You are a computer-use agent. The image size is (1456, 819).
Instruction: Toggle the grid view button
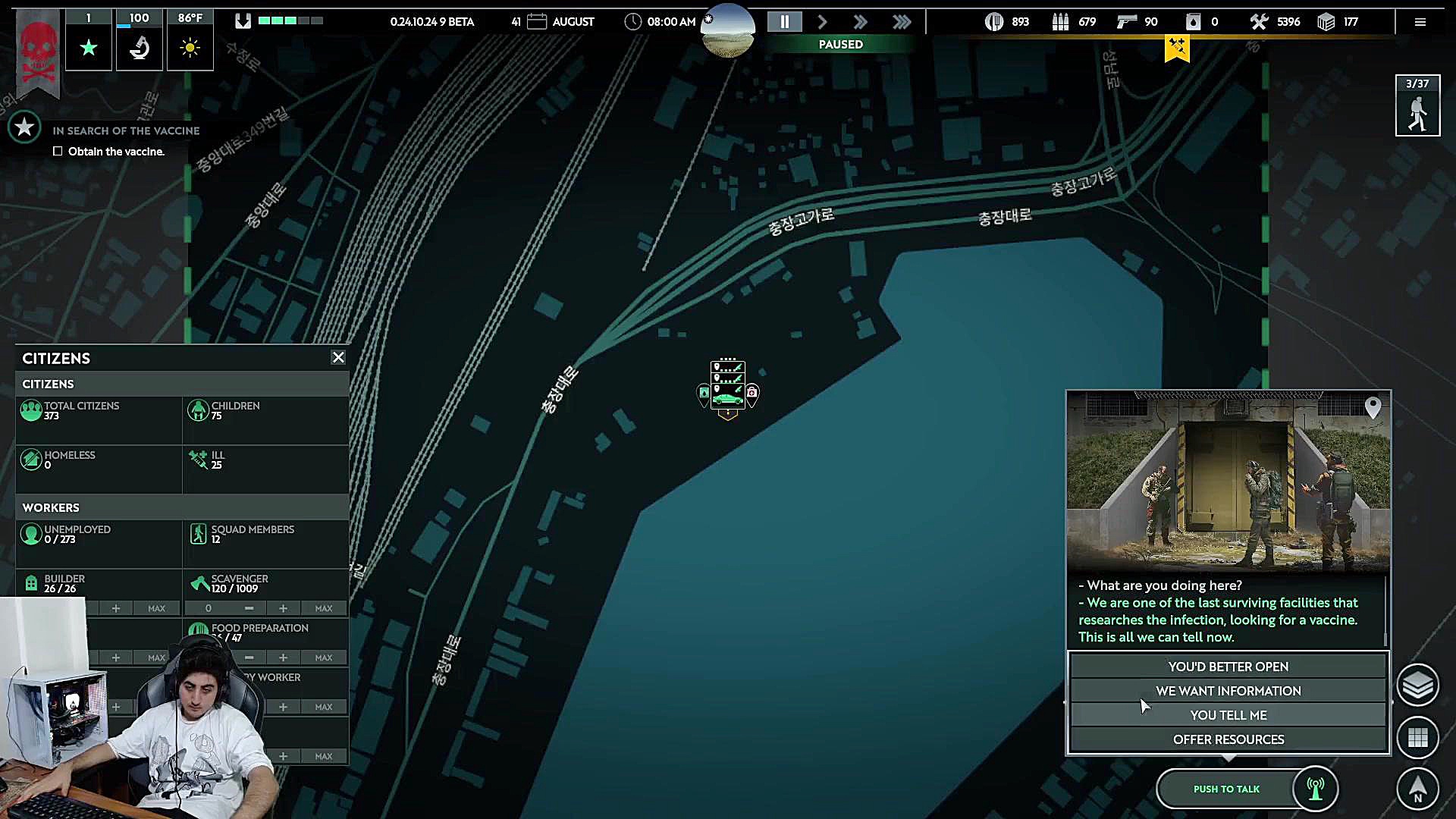(x=1417, y=737)
